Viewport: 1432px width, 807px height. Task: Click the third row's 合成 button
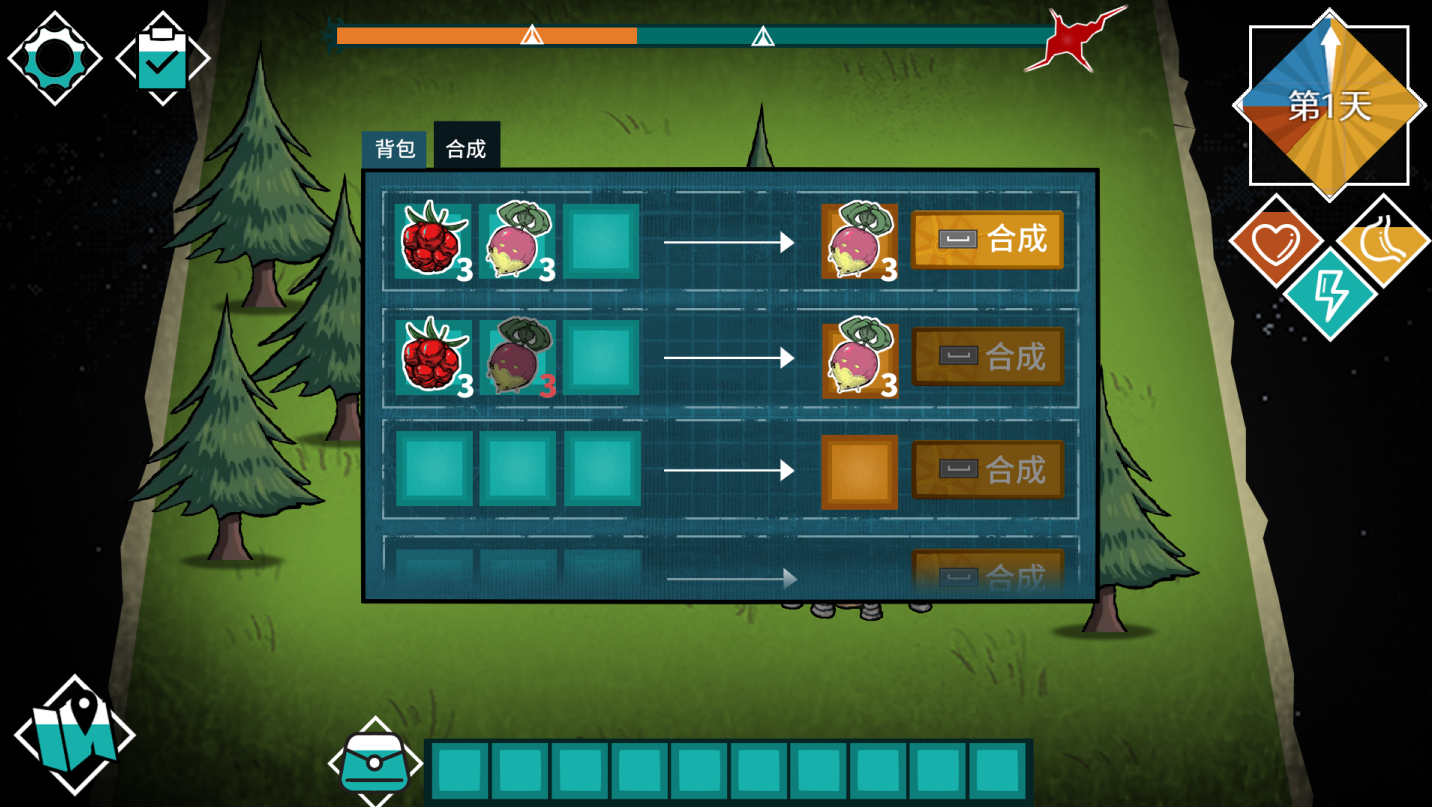click(988, 469)
